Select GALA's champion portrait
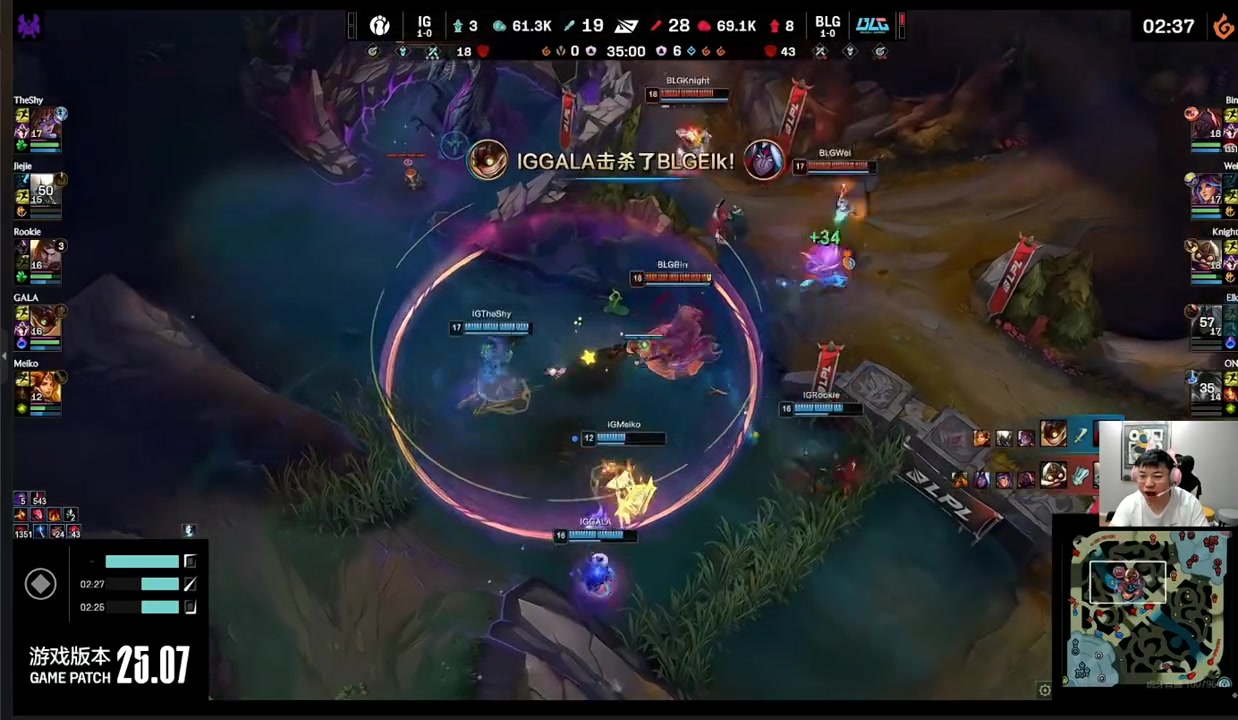The width and height of the screenshot is (1238, 720). point(46,322)
